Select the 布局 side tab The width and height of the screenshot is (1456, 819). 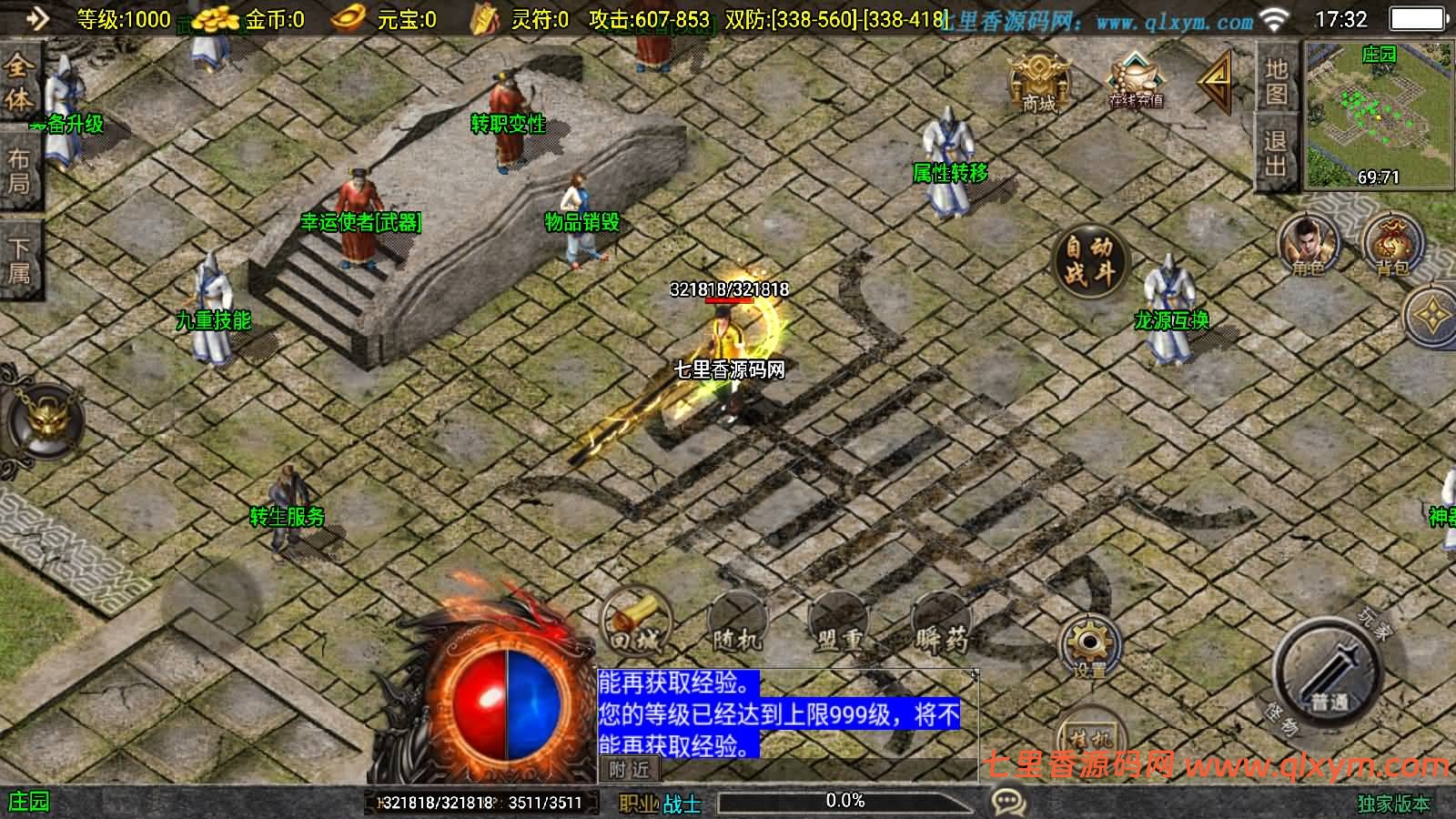tap(19, 171)
